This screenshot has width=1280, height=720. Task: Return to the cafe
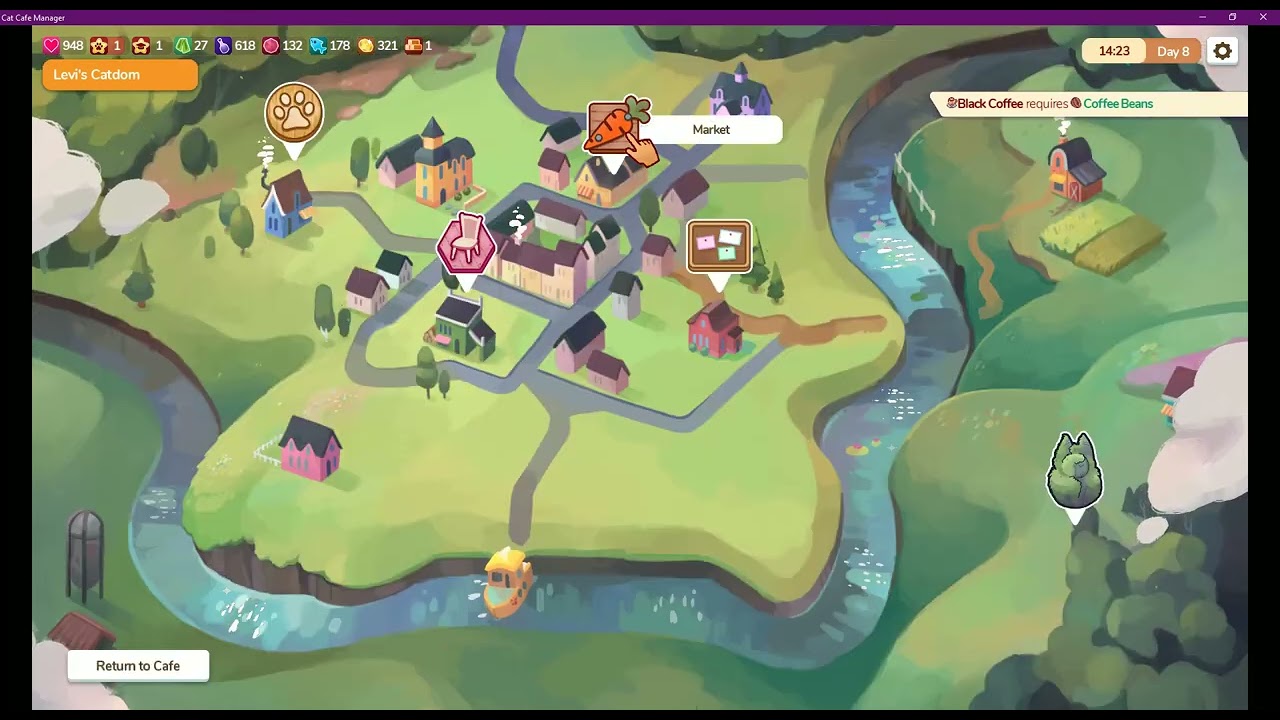point(138,666)
